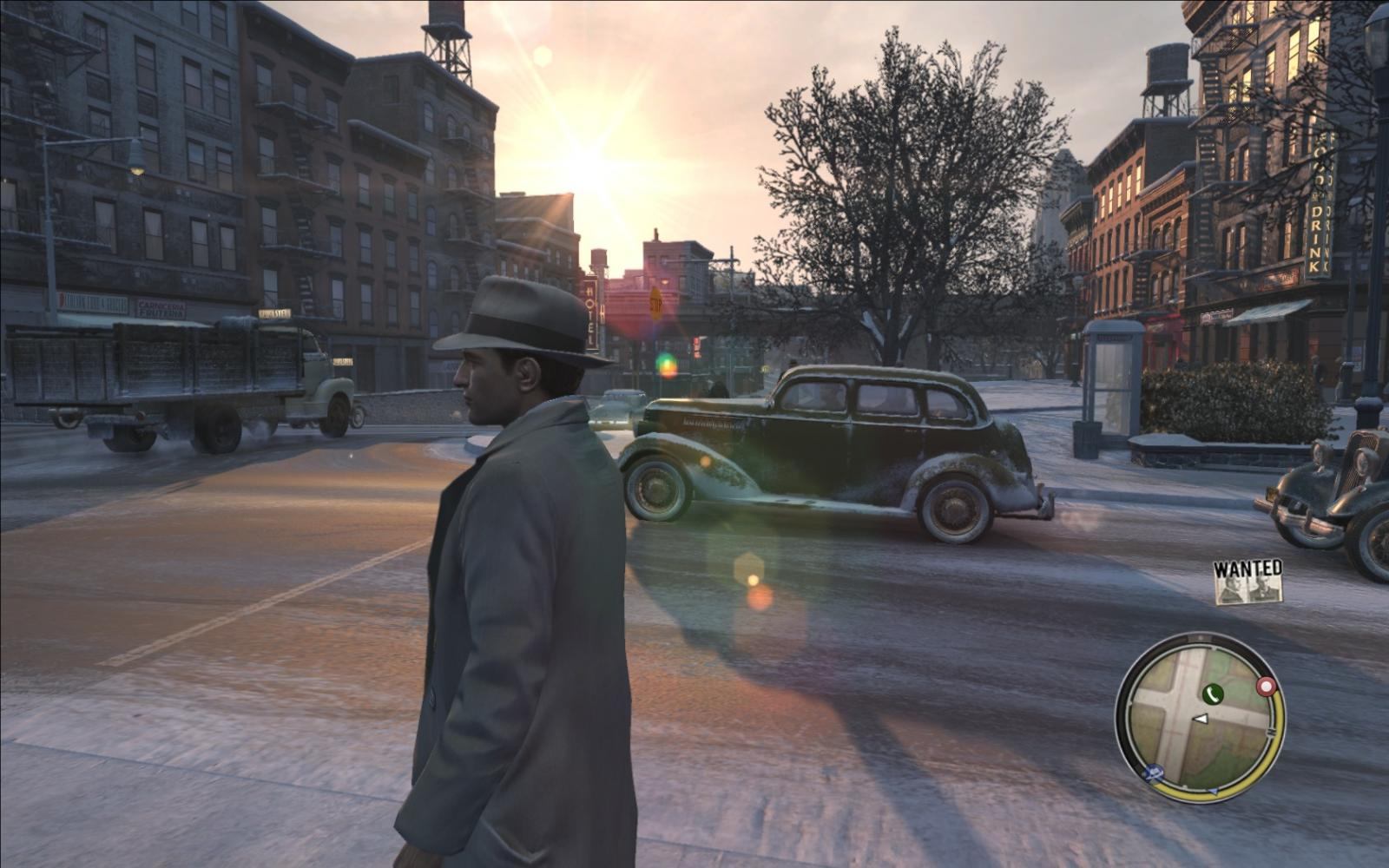Select the blue hat marker on minimap edge
Viewport: 1389px width, 868px height.
click(x=1154, y=771)
